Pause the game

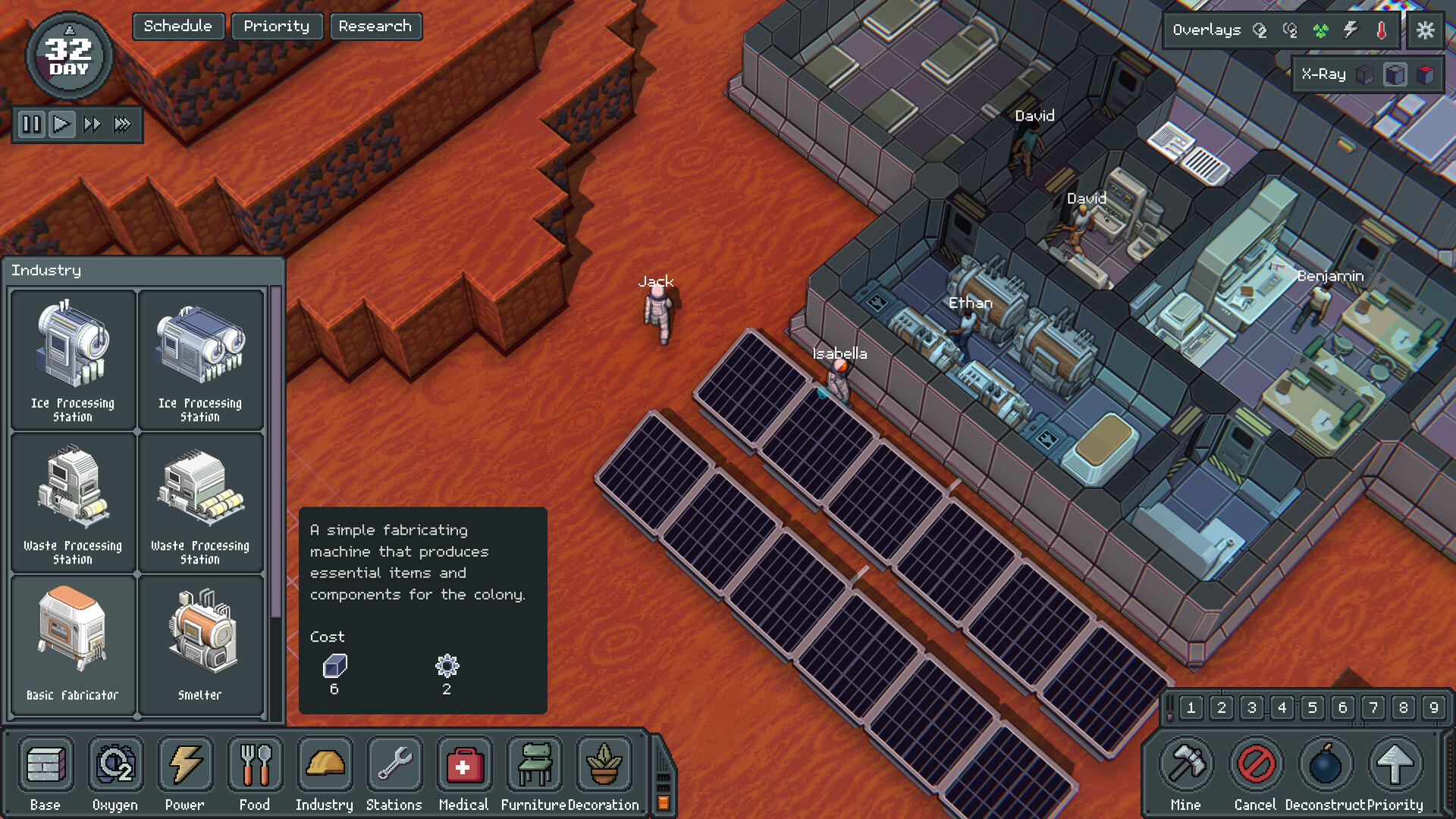click(x=32, y=124)
